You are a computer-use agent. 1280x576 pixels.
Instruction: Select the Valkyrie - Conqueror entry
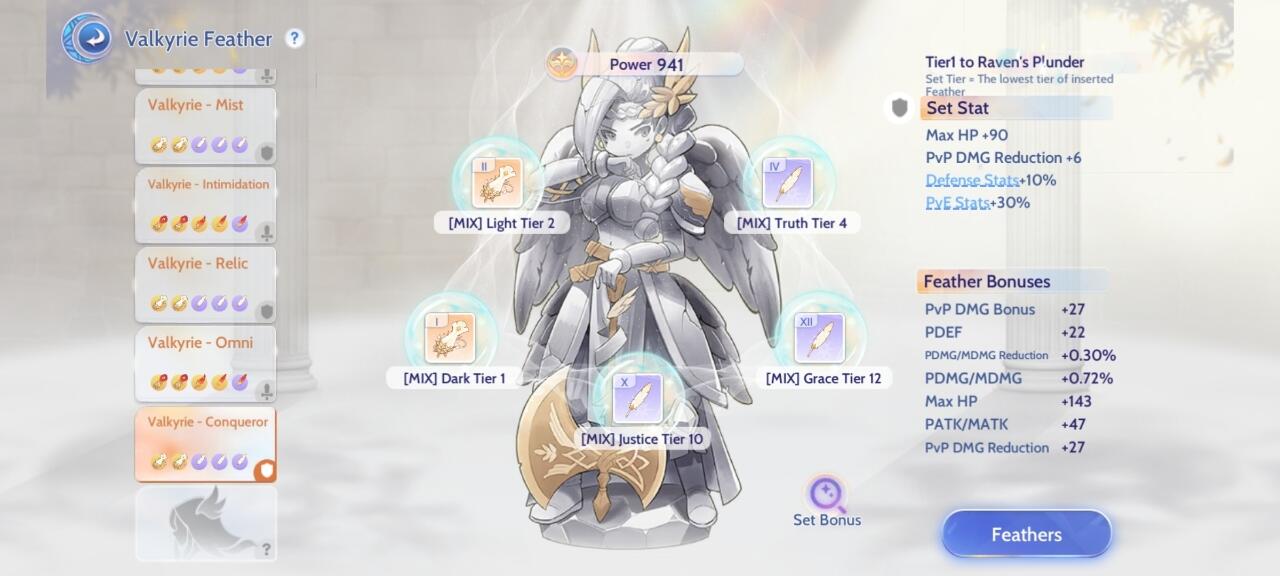point(205,443)
